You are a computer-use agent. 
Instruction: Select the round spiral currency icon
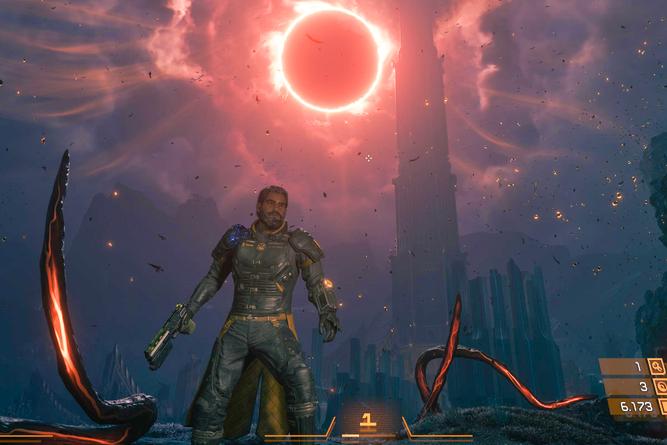tap(661, 386)
